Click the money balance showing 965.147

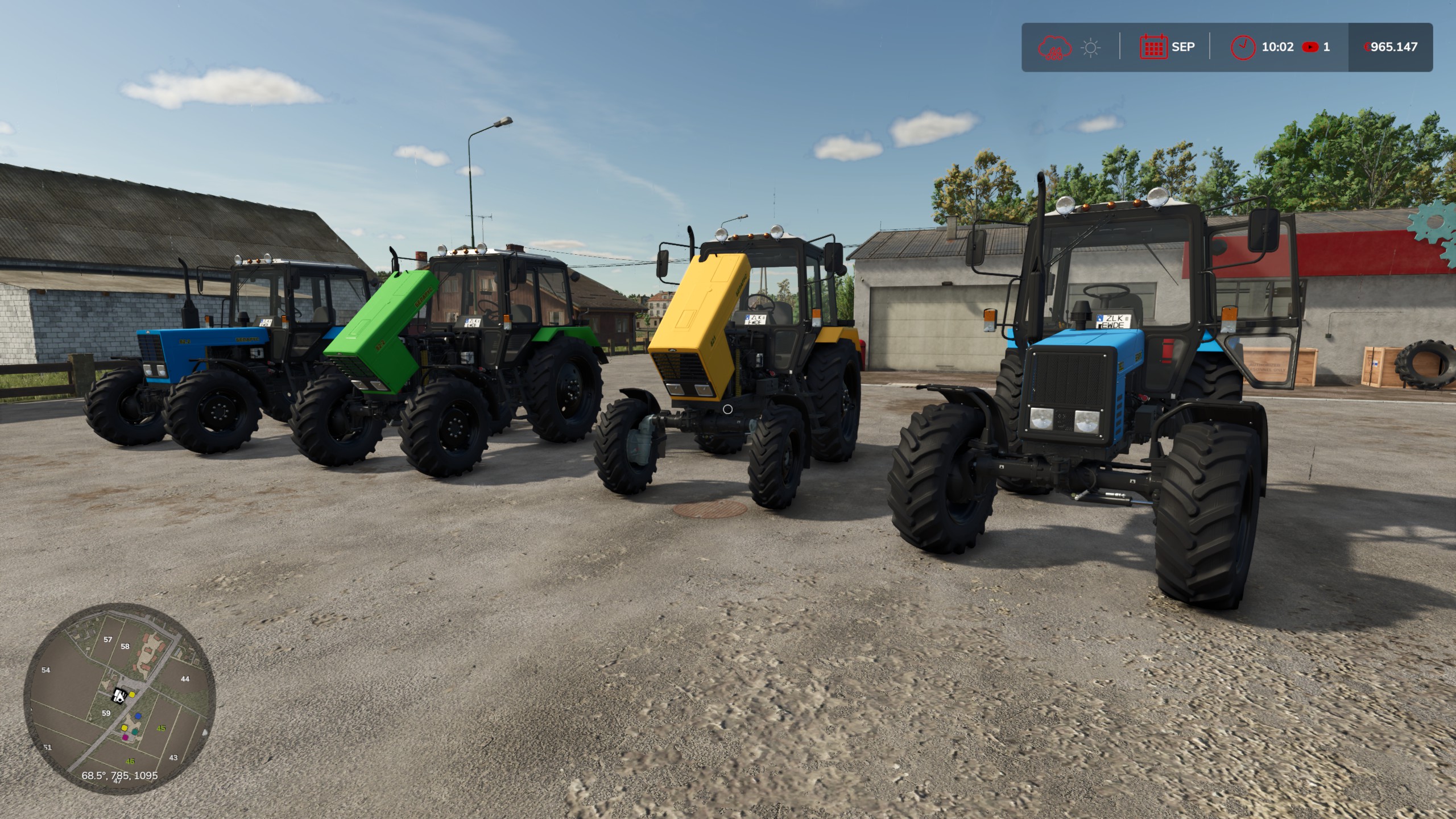tap(1393, 48)
